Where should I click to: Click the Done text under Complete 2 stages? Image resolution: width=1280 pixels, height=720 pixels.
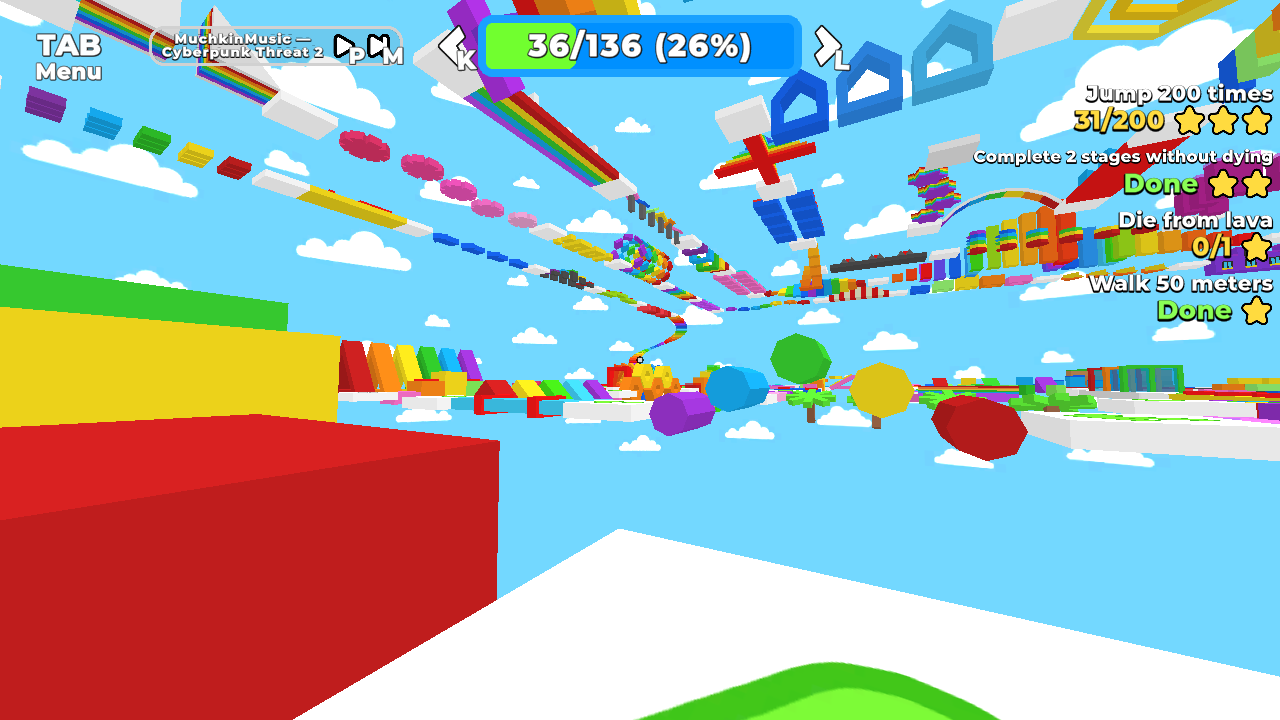point(1160,184)
